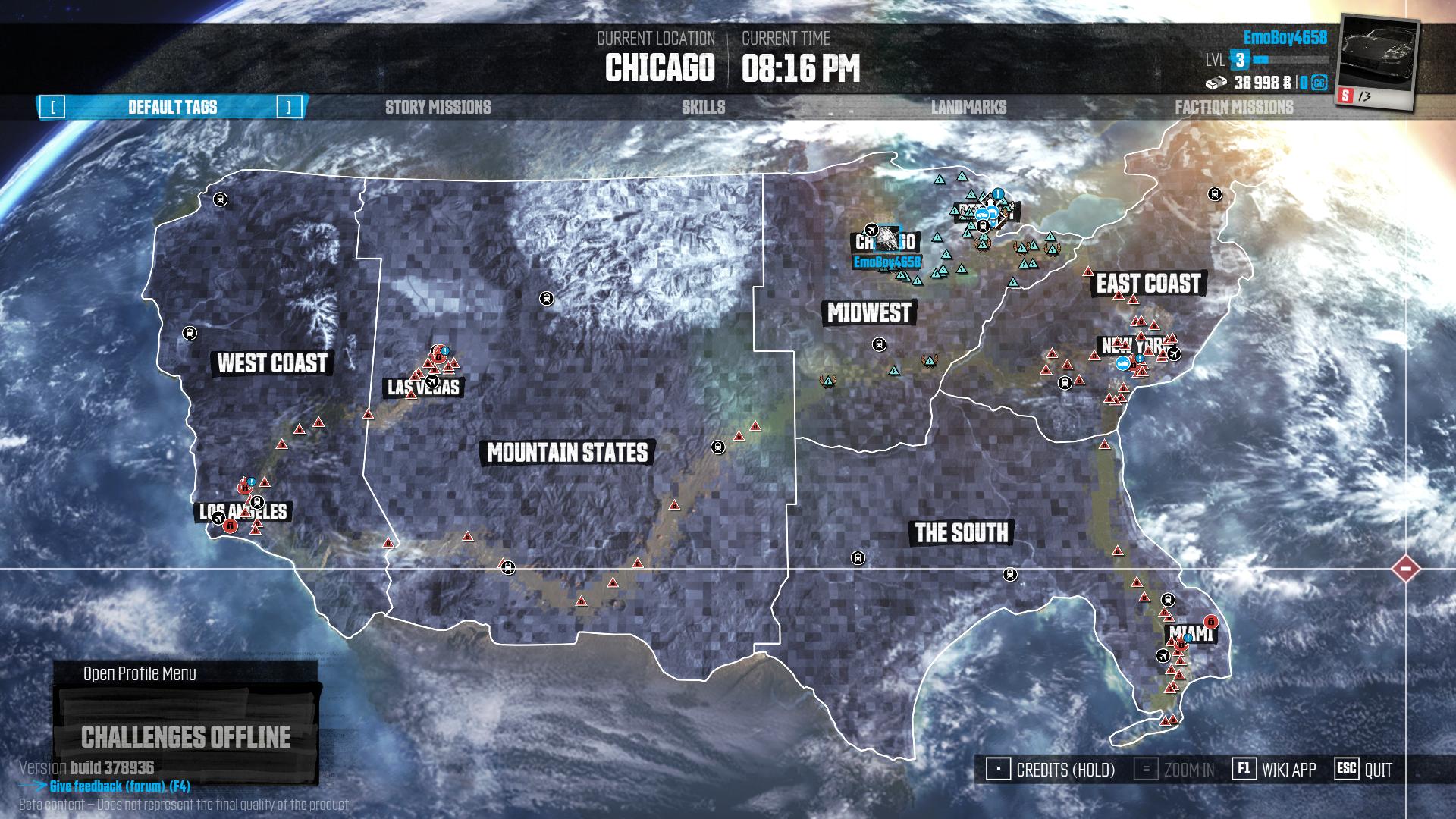
Task: Select the Faction Missions tab
Action: (1234, 108)
